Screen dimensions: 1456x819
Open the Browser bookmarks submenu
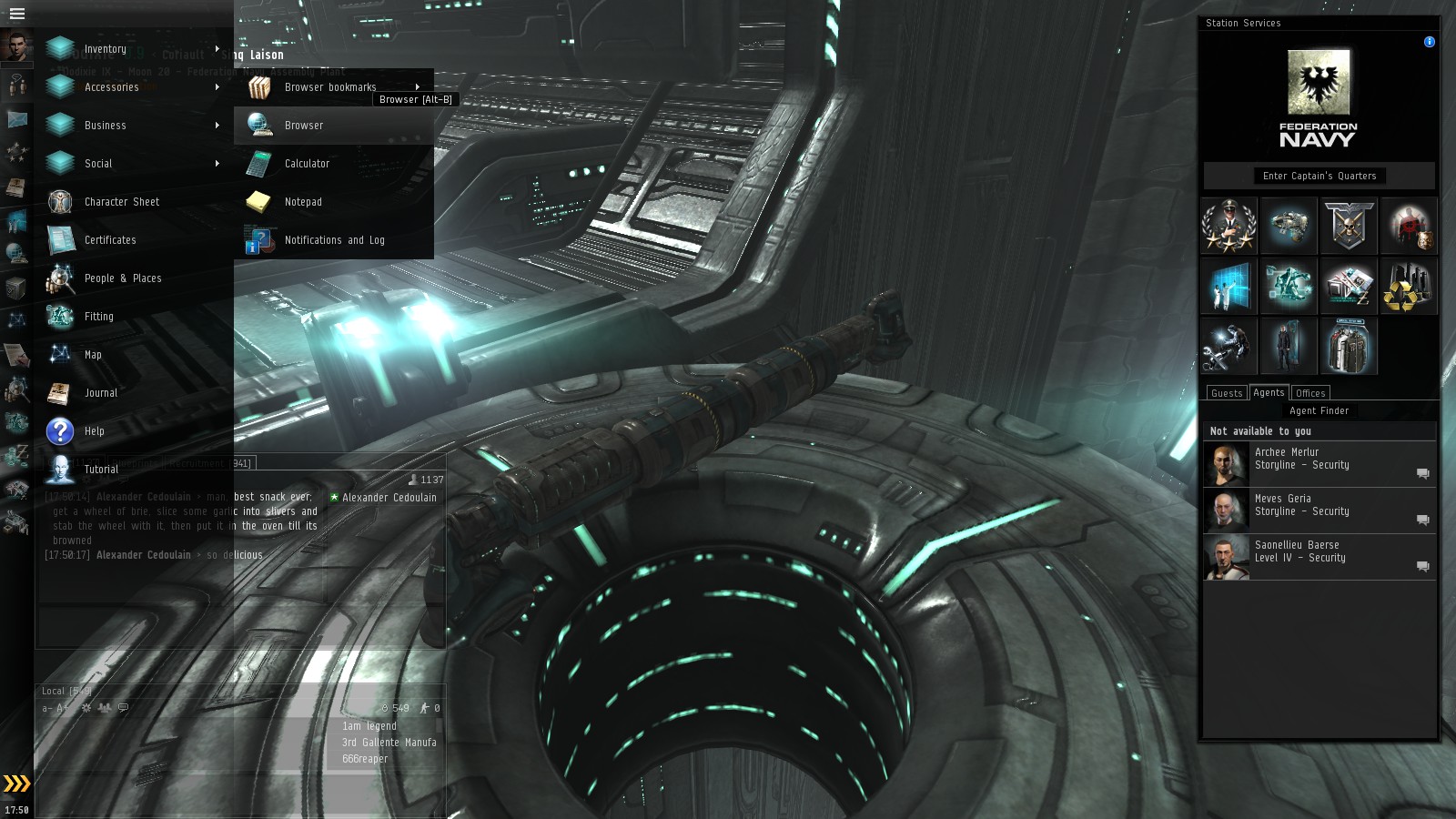click(329, 86)
